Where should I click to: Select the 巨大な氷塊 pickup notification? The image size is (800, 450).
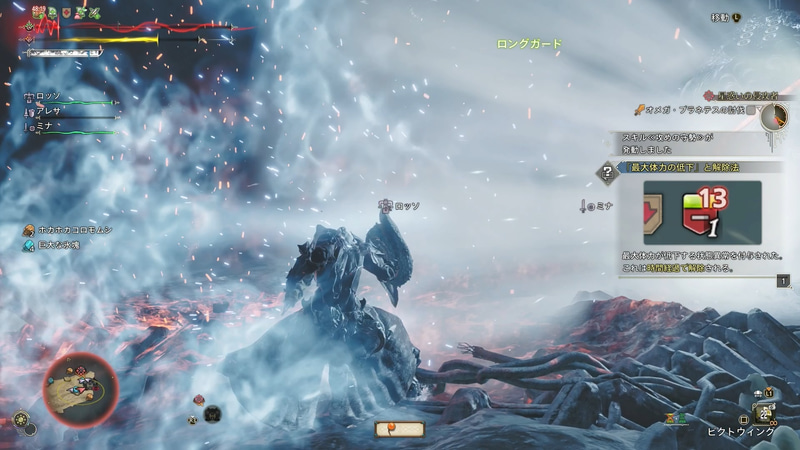(63, 245)
